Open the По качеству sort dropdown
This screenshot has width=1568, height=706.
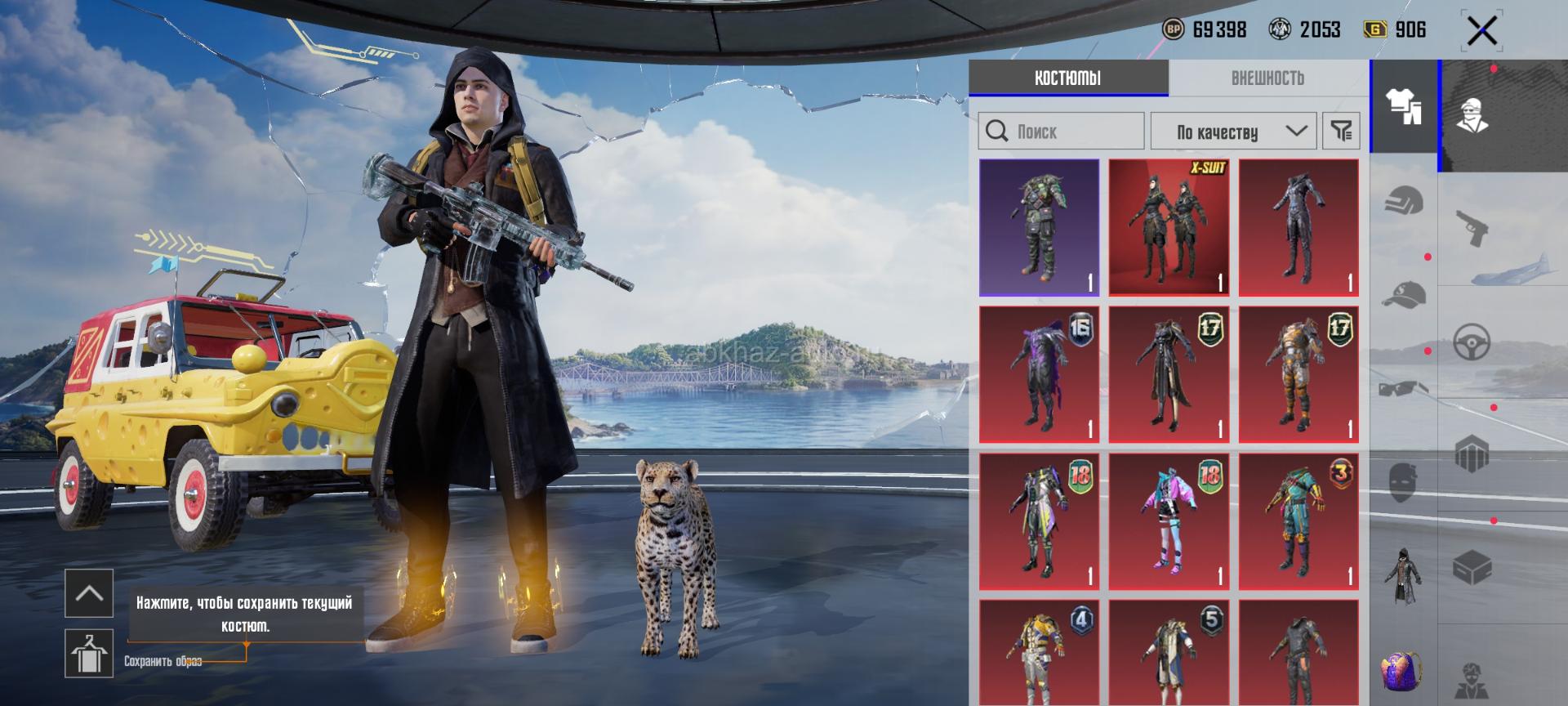point(1233,131)
